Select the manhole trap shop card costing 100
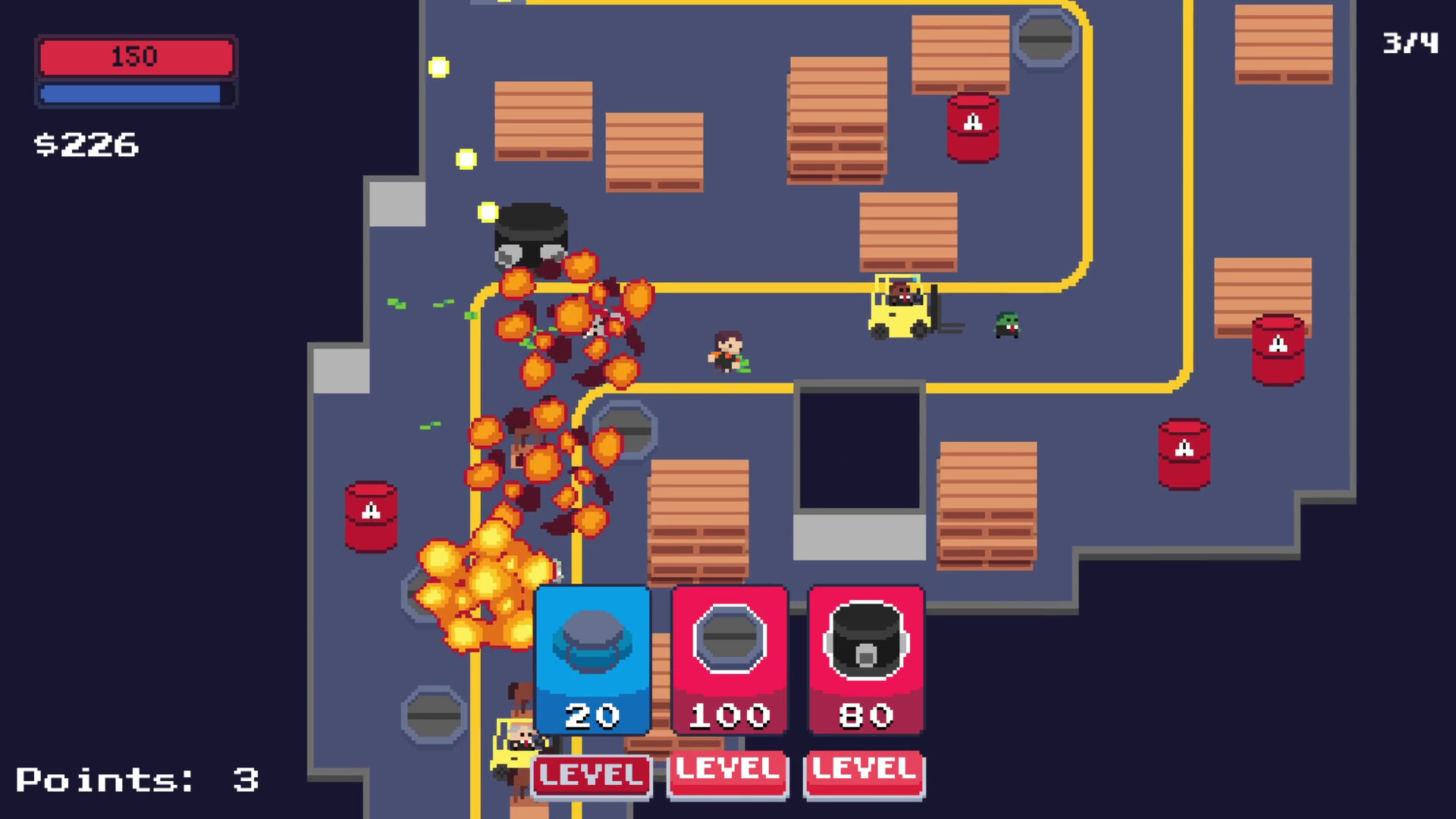Screen dimensions: 1456x819 (x=728, y=660)
